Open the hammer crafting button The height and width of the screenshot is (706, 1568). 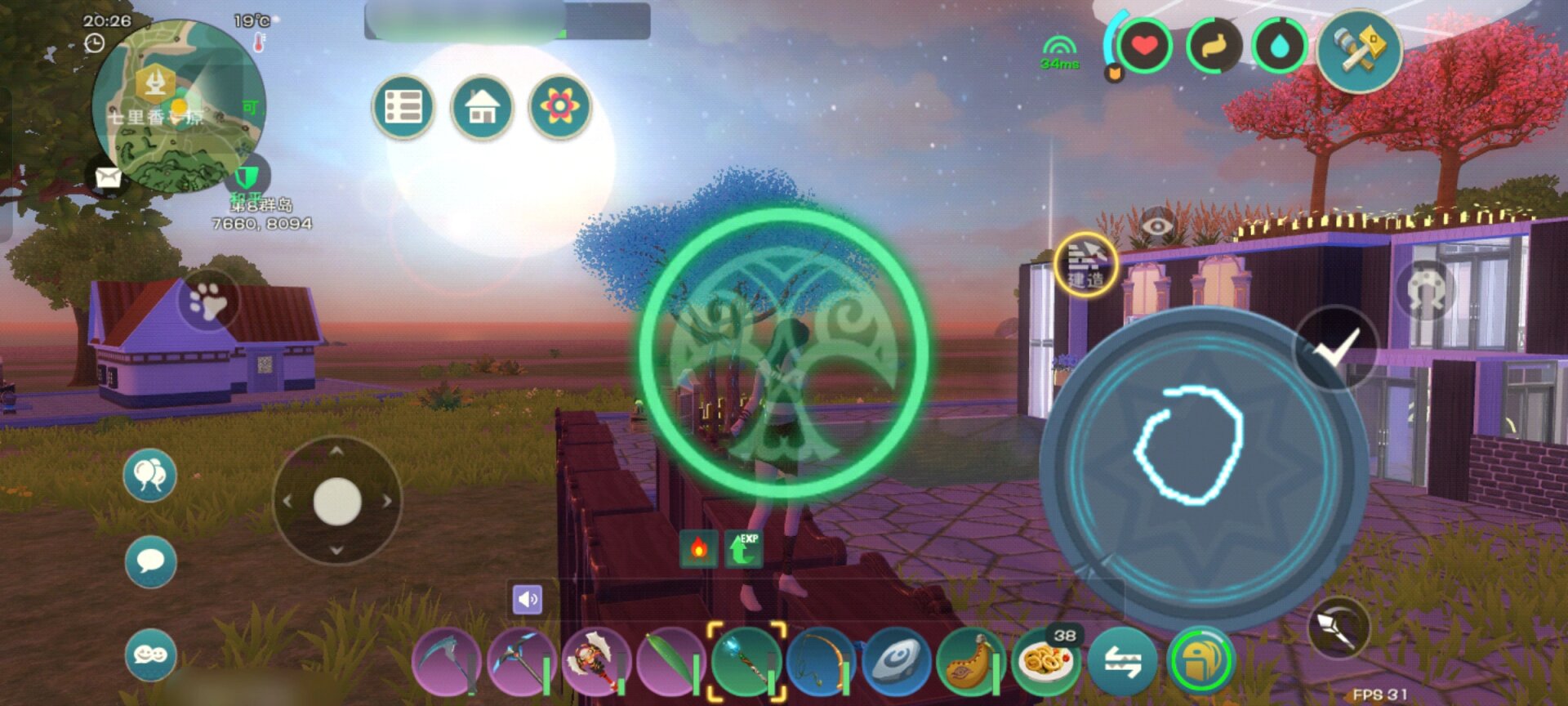click(1359, 51)
